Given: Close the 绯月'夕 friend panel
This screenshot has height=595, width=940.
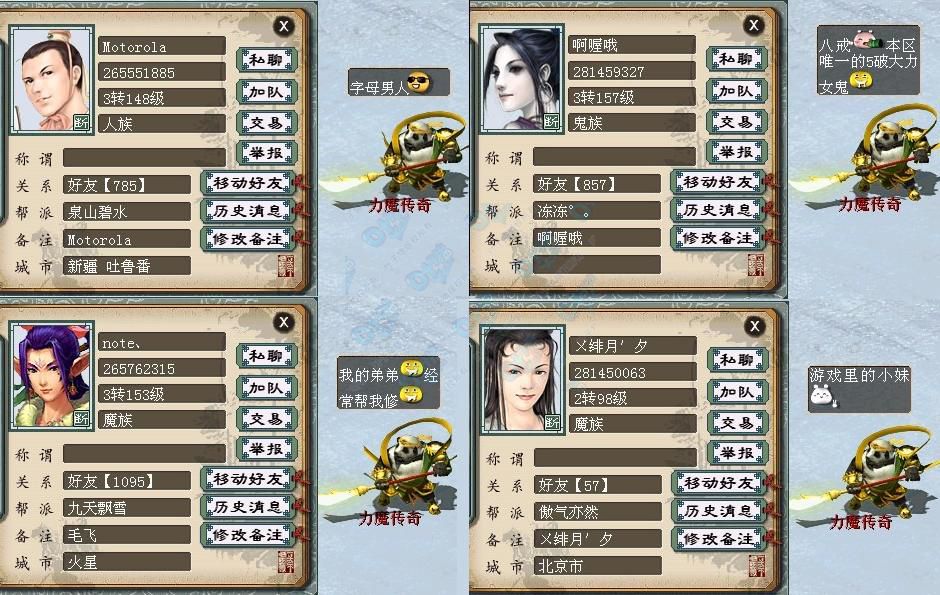Looking at the screenshot, I should 754,326.
